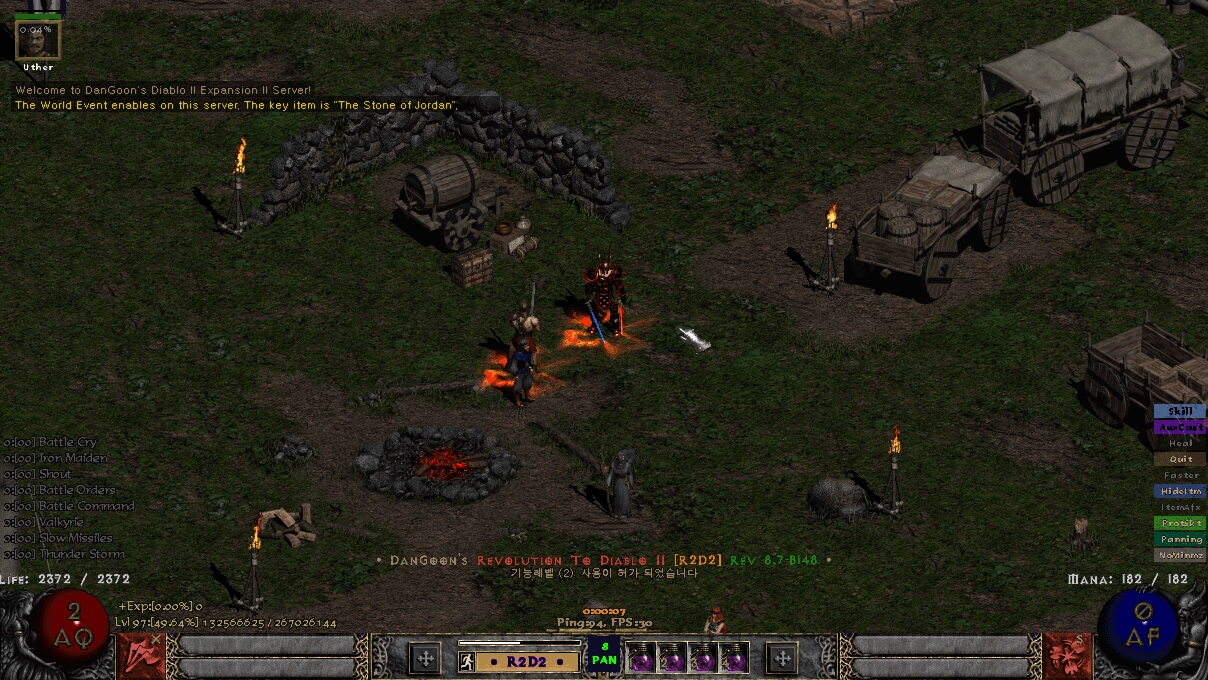Toggle the run/walk button
This screenshot has width=1208, height=680.
[x=467, y=661]
